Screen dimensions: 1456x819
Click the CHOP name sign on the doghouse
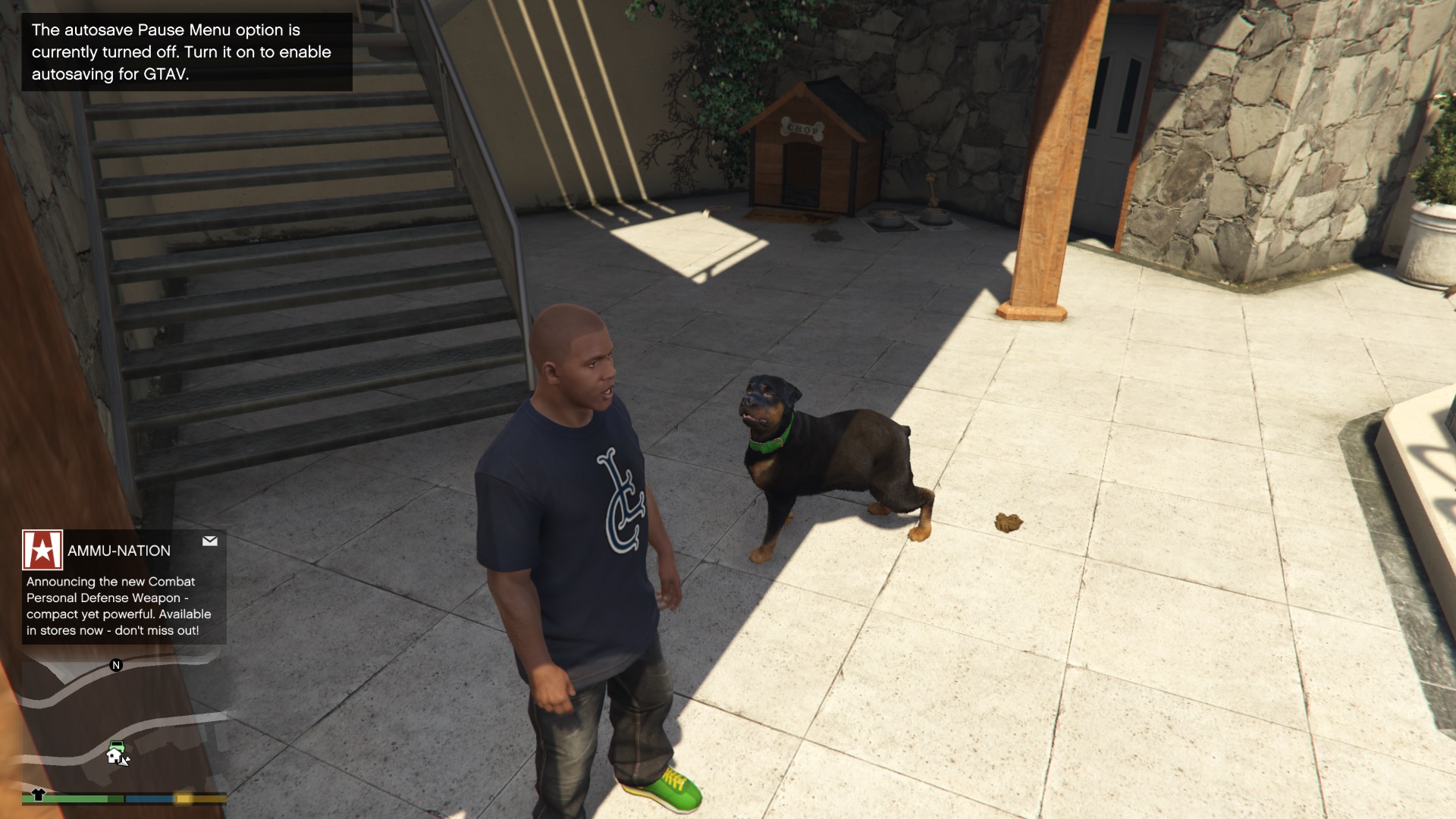(x=804, y=130)
